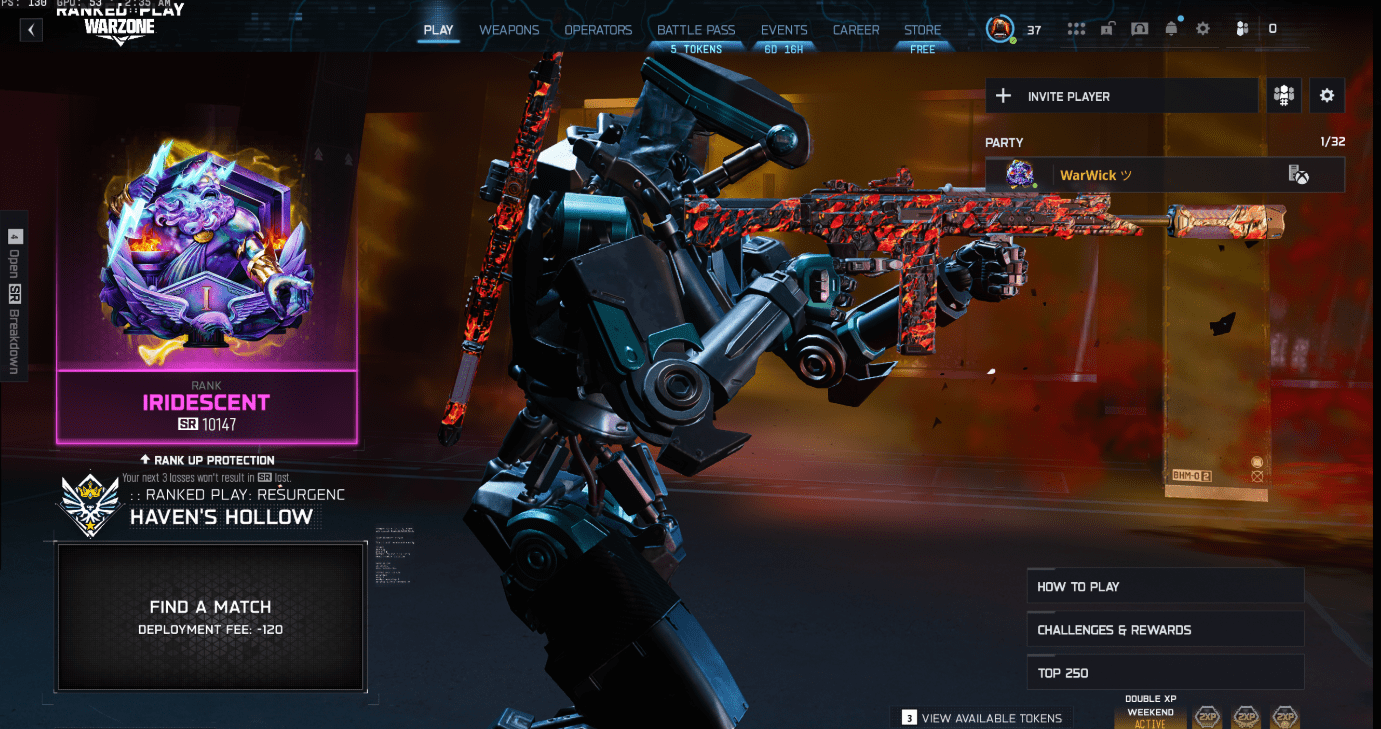Screen dimensions: 1381x729
Task: Switch to the Weapons tab
Action: tap(509, 30)
